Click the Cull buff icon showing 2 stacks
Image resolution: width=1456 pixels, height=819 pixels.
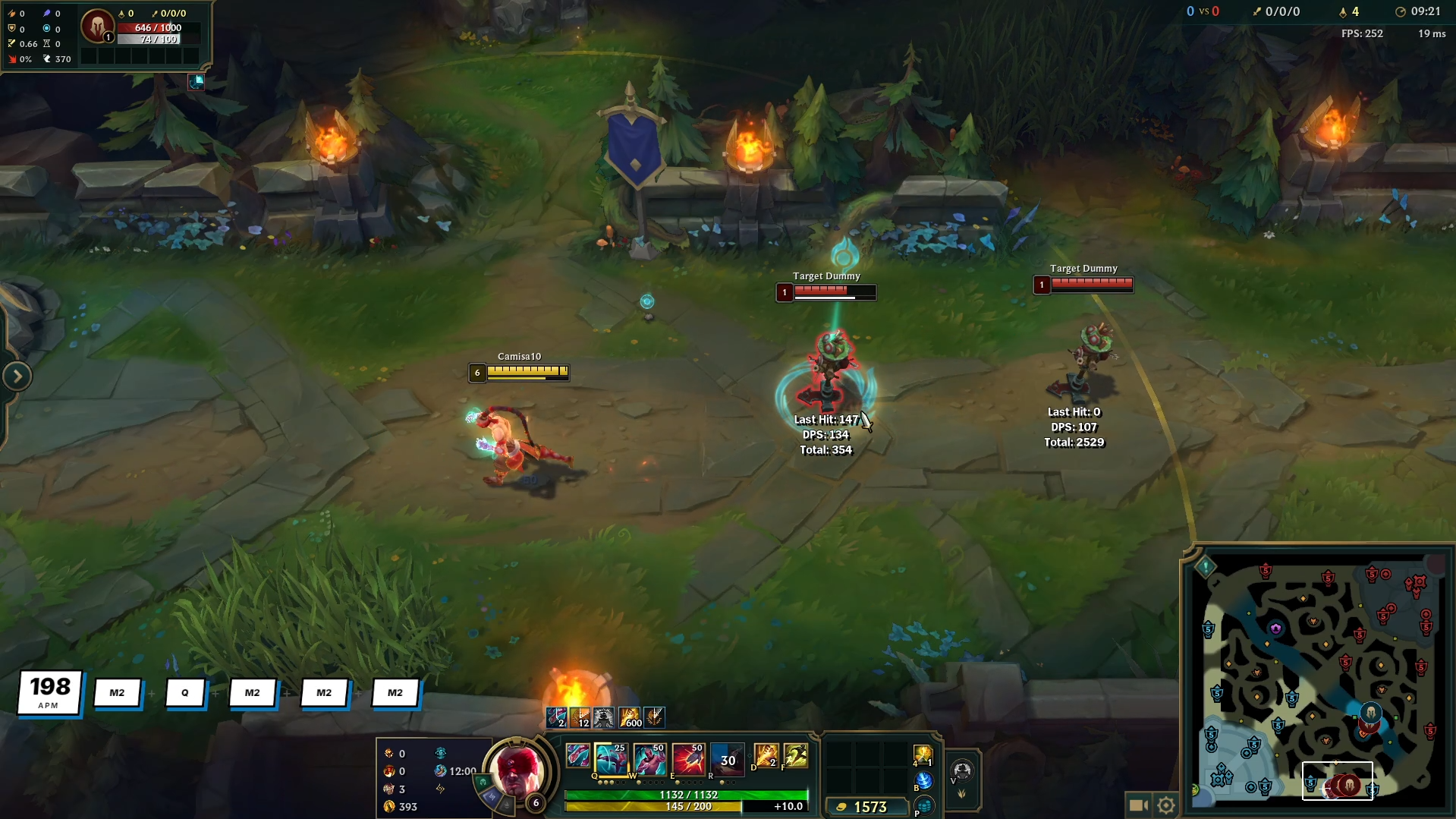[x=555, y=716]
